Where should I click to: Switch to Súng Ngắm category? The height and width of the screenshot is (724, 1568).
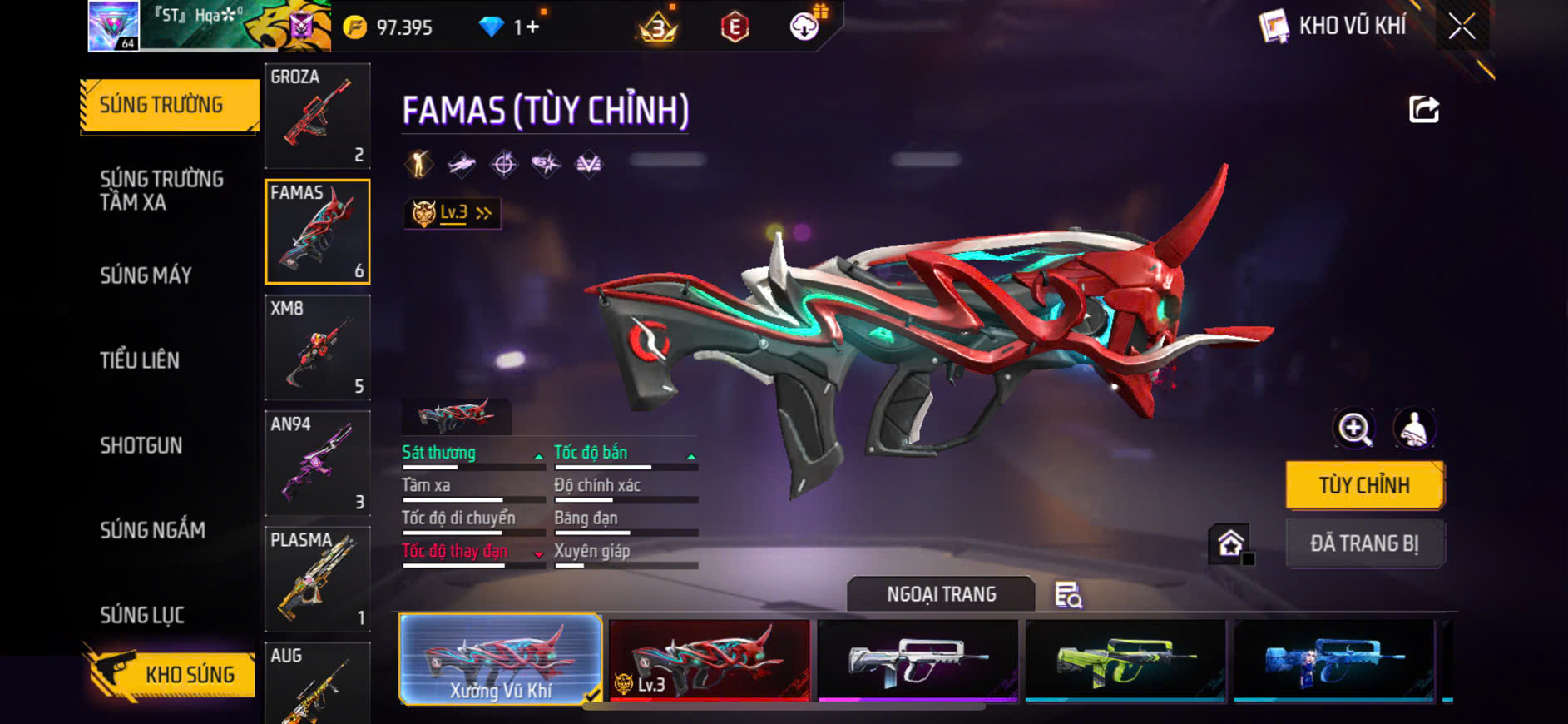pyautogui.click(x=152, y=530)
